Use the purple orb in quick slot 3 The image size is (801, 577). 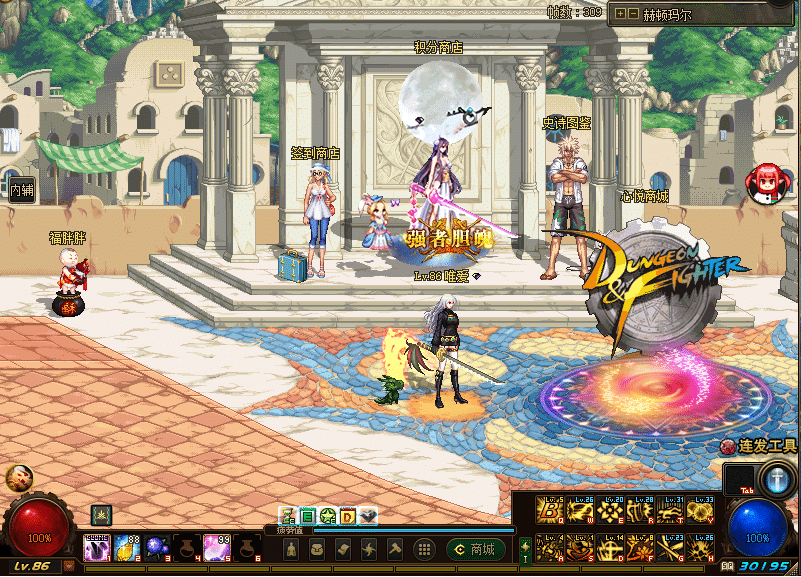point(157,546)
